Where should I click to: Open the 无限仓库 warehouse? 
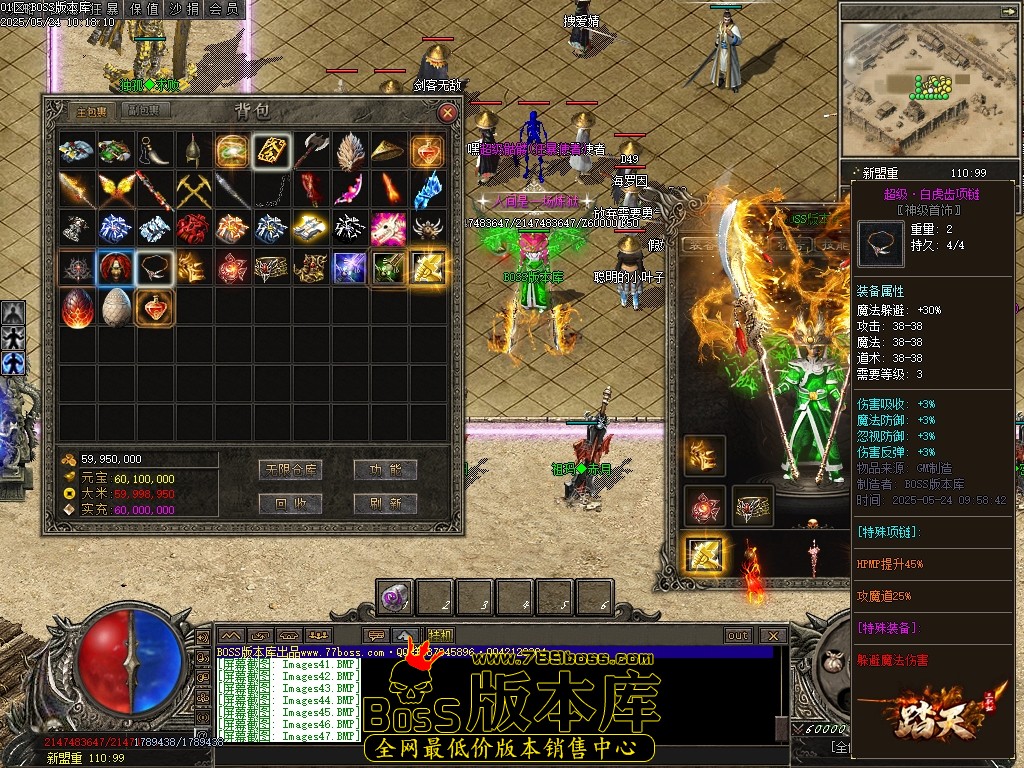[288, 469]
